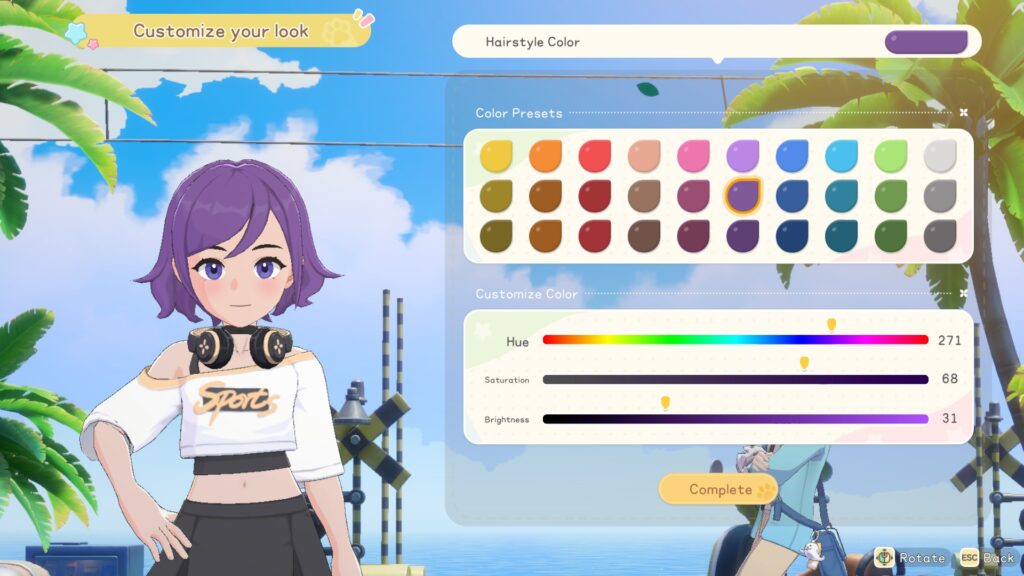Screen dimensions: 1024x576
Task: Adjust the Hue rainbow slider
Action: point(735,340)
